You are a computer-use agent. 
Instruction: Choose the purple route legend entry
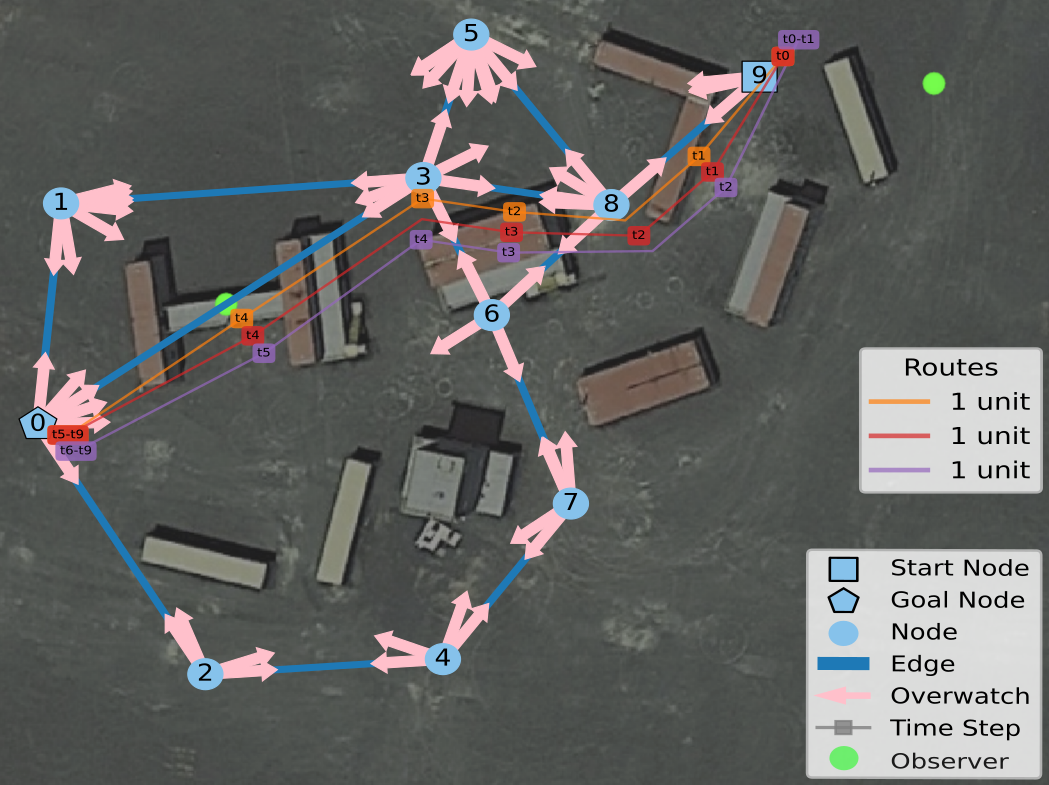tap(950, 470)
